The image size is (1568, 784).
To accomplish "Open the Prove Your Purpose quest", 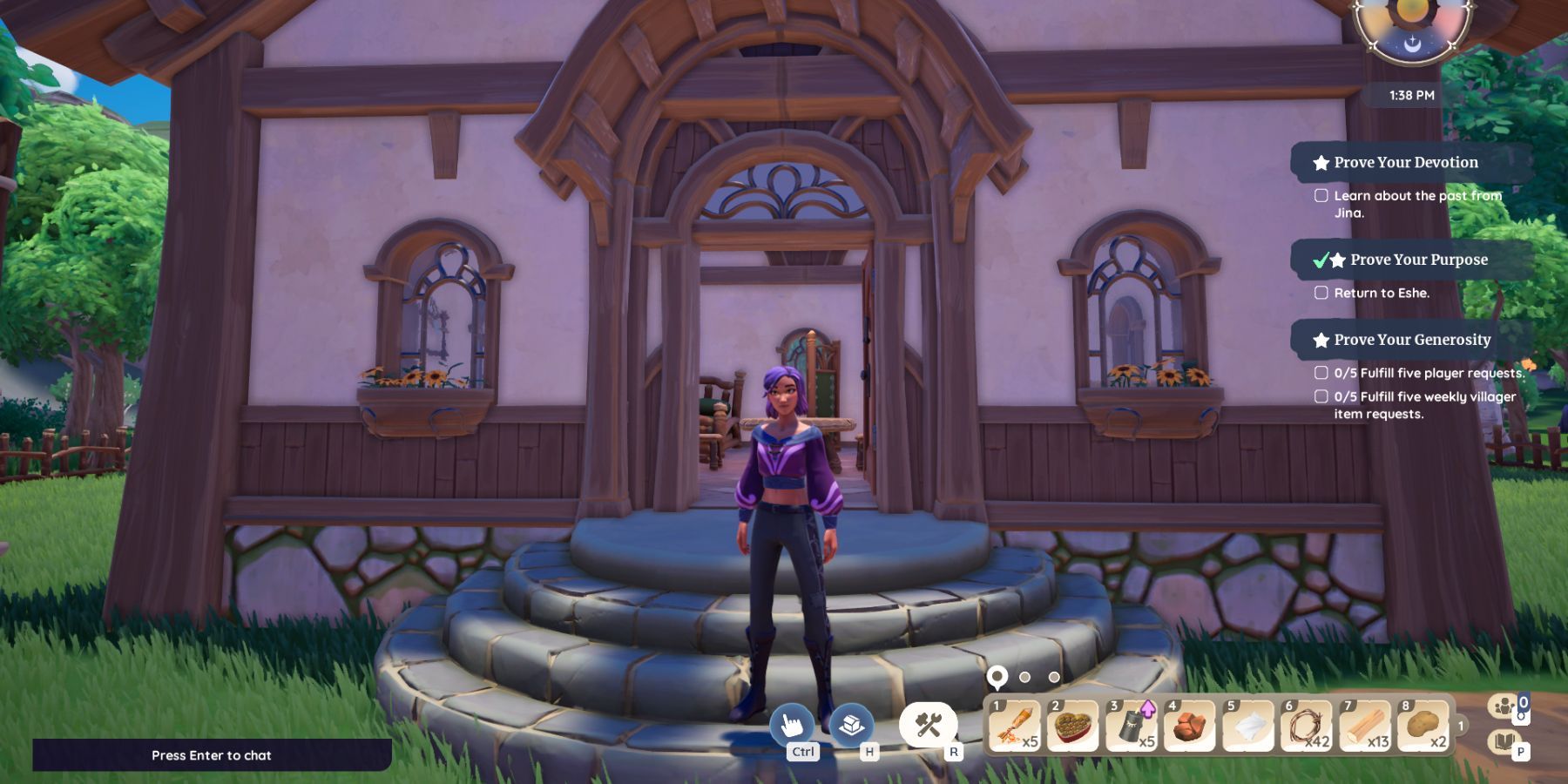I will pyautogui.click(x=1418, y=260).
